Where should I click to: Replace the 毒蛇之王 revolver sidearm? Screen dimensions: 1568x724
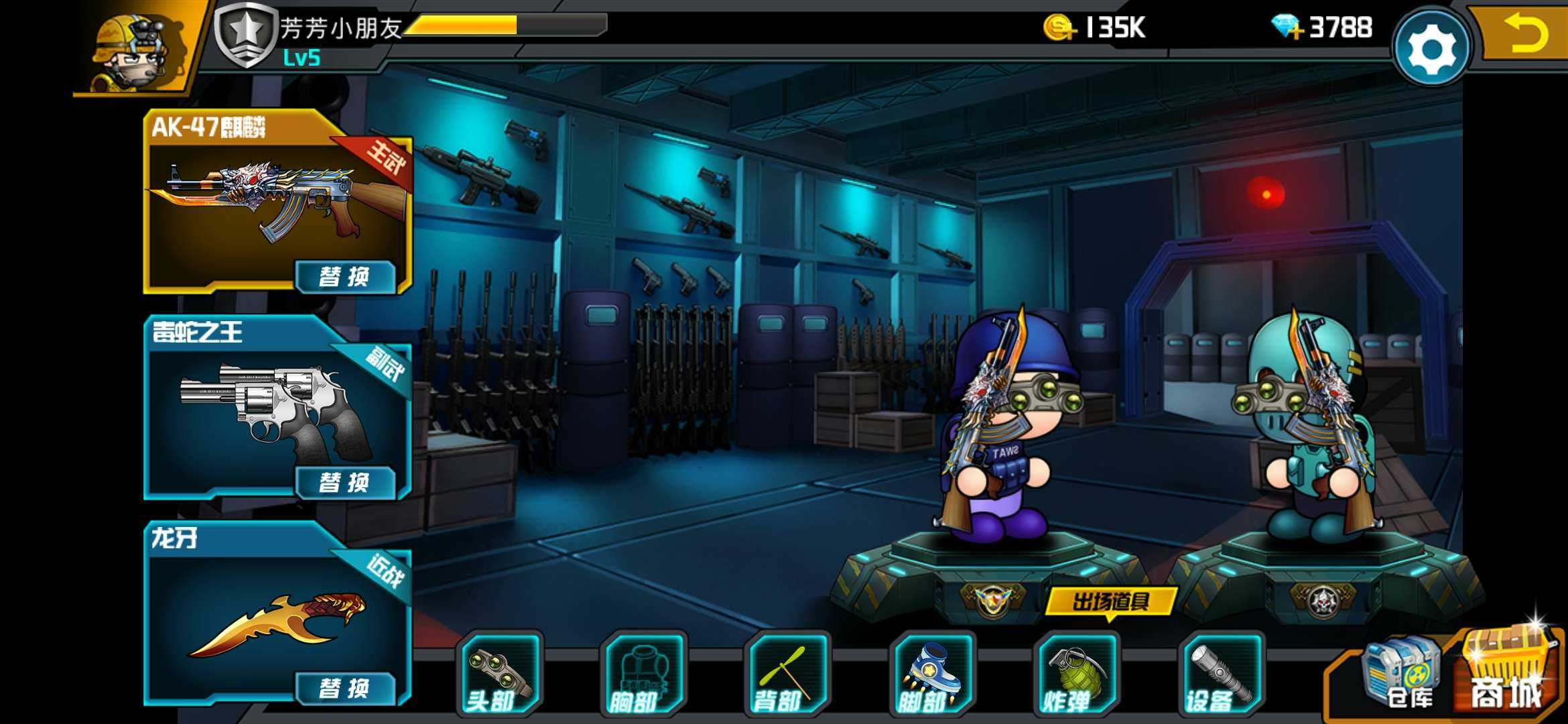tap(345, 482)
